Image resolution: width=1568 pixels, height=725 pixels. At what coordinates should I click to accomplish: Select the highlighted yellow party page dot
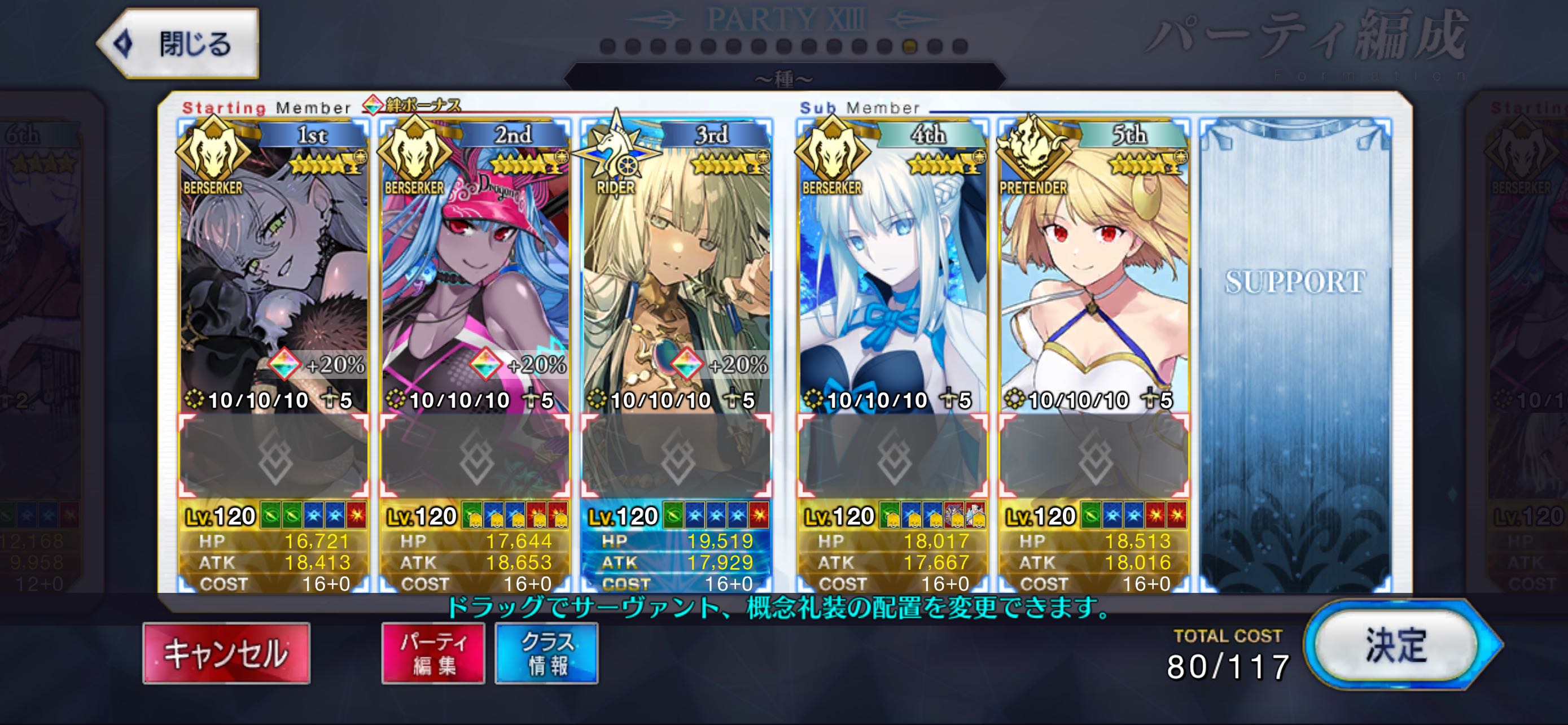(x=910, y=46)
